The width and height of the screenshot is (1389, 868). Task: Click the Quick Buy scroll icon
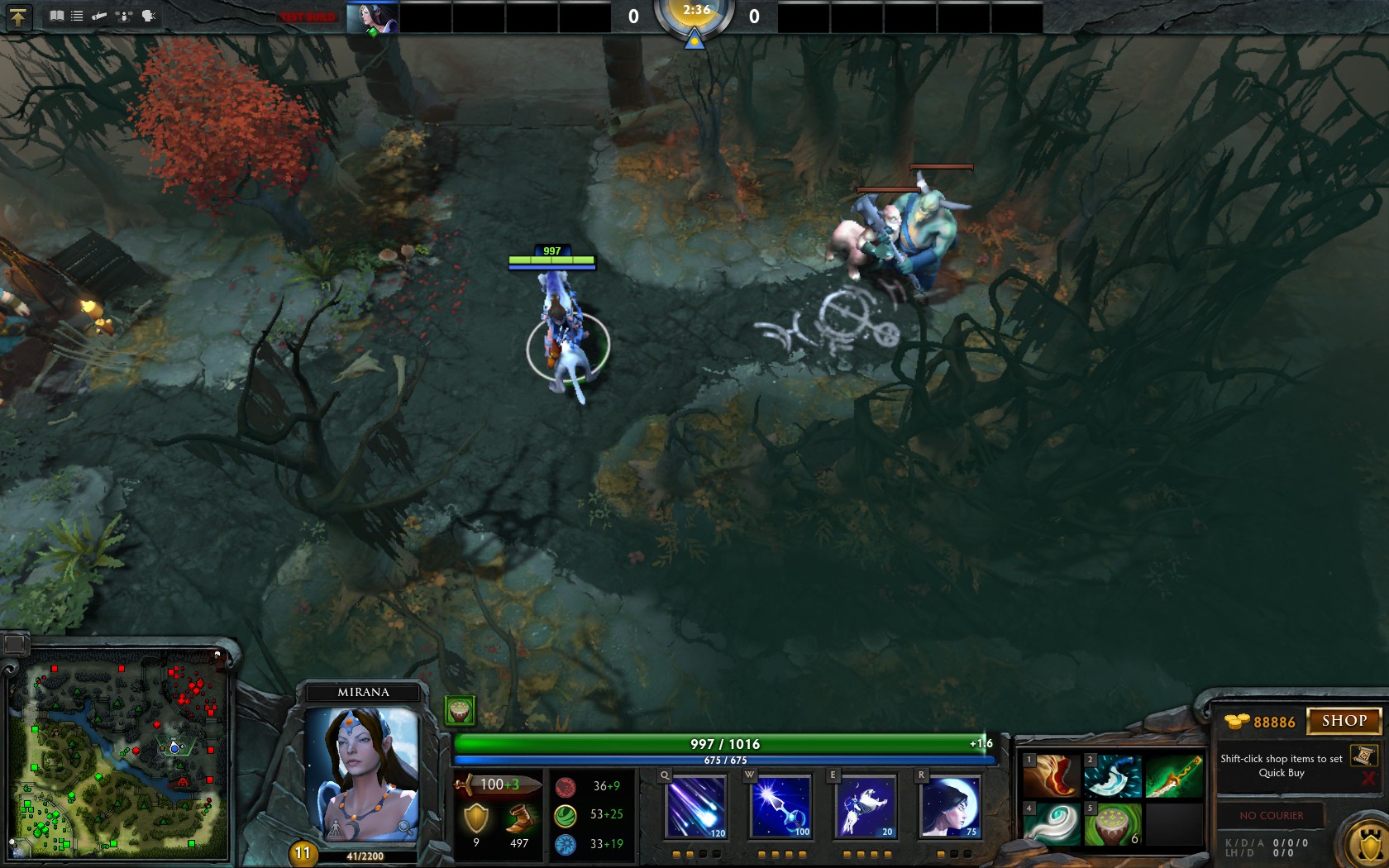[1363, 756]
